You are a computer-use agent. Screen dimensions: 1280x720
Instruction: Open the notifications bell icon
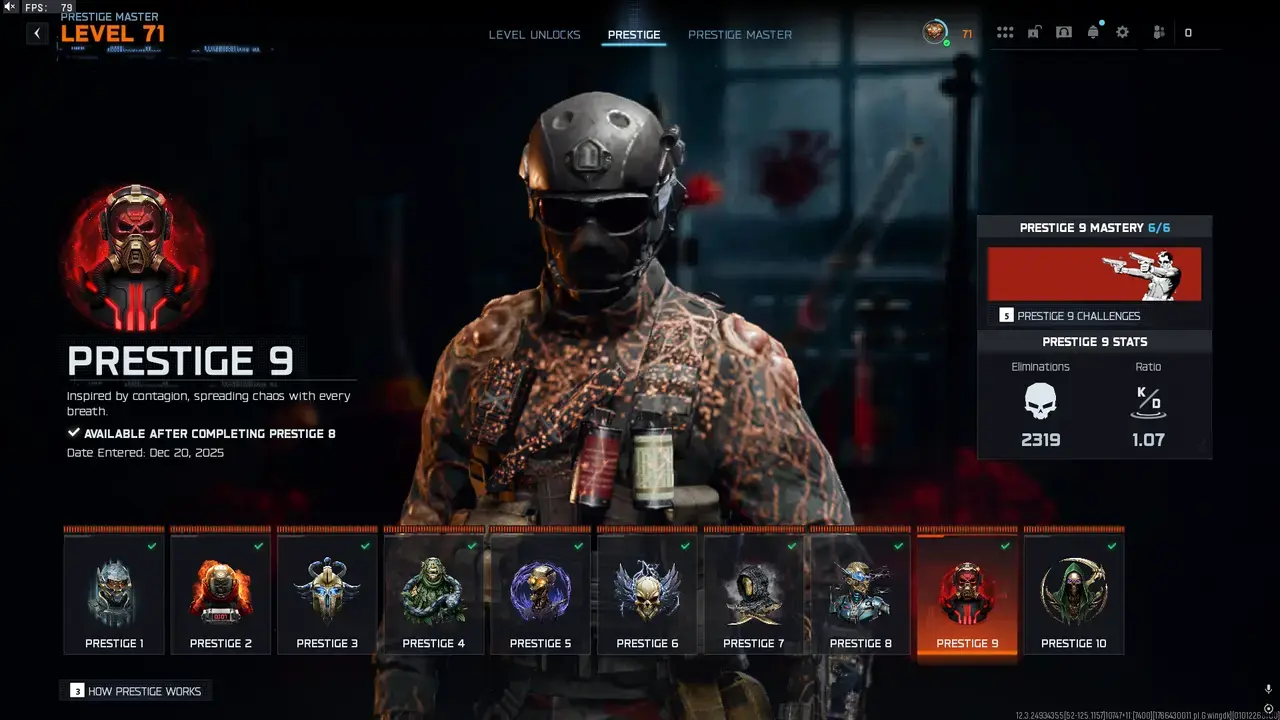1093,31
